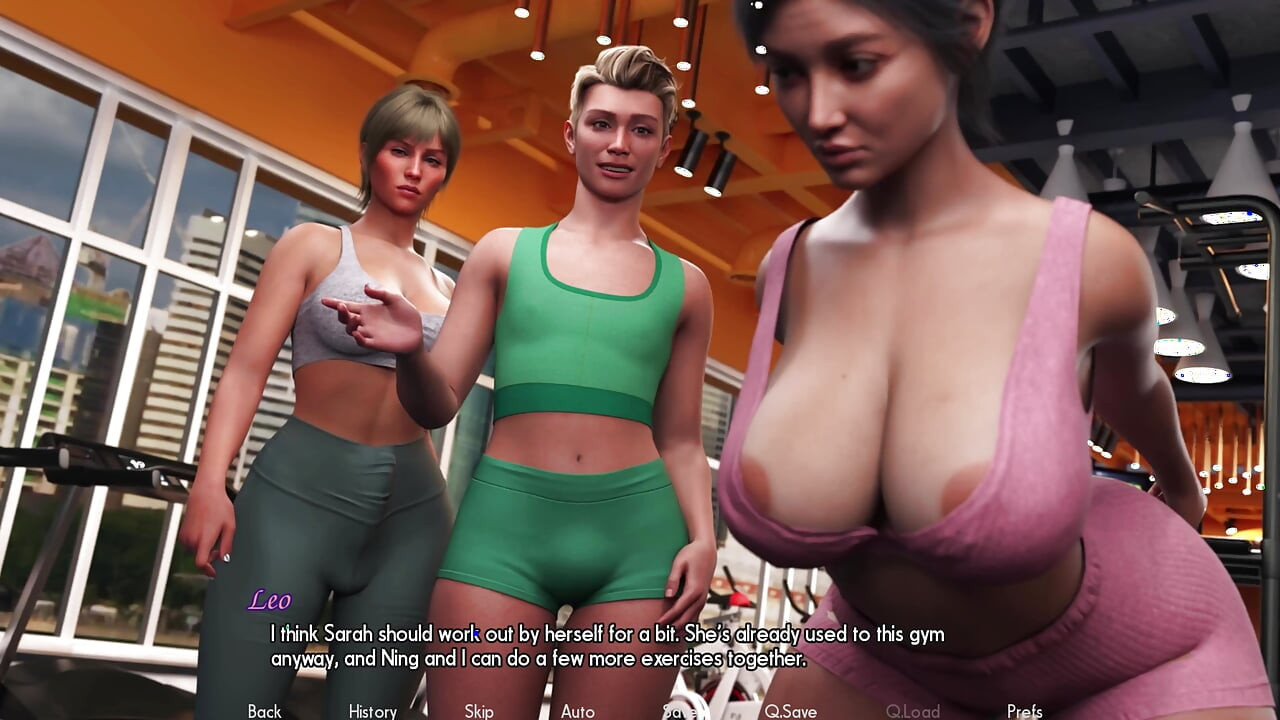
Task: Toggle Auto text progression off
Action: pos(580,711)
